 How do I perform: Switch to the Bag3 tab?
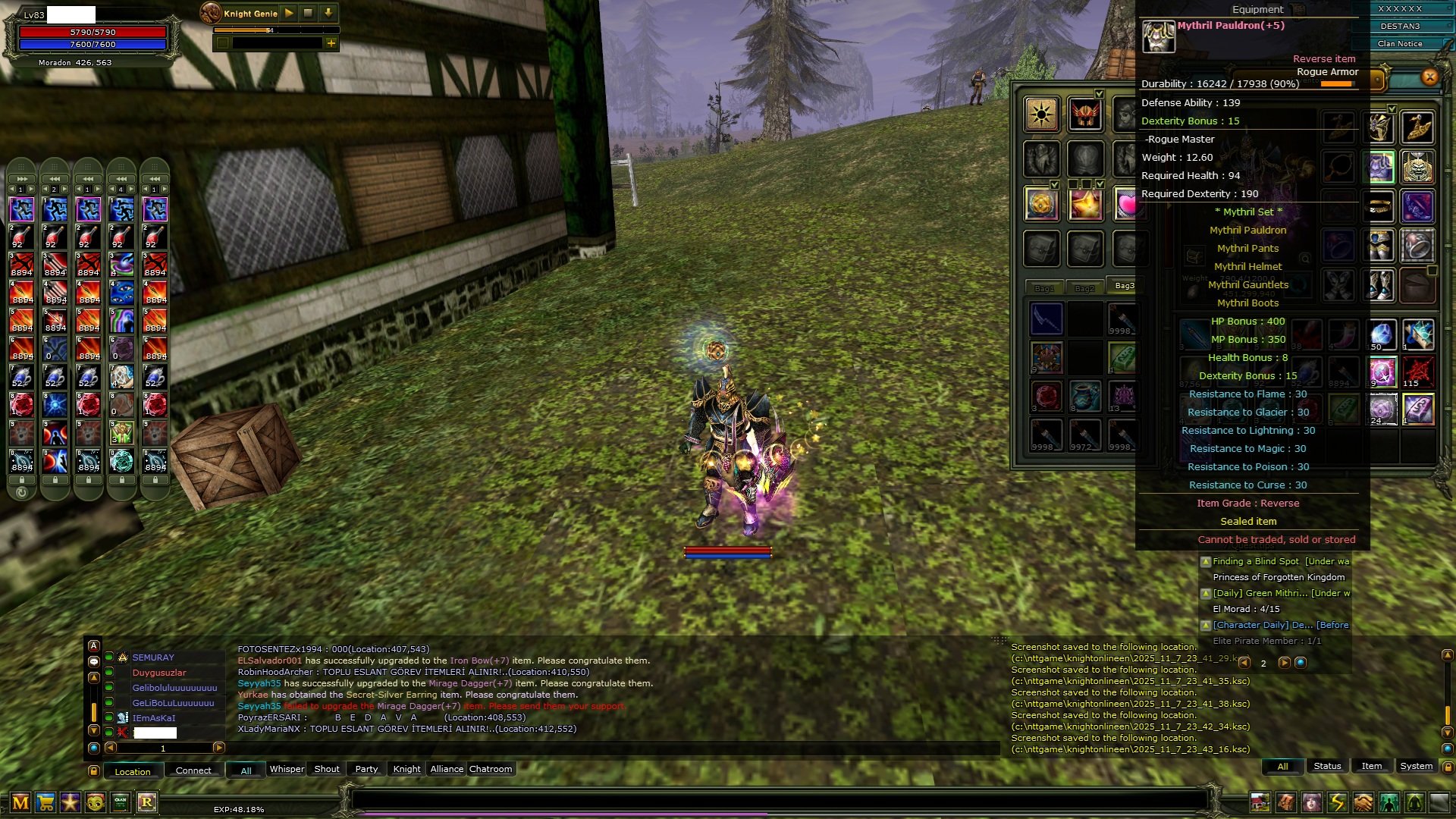[x=1124, y=286]
